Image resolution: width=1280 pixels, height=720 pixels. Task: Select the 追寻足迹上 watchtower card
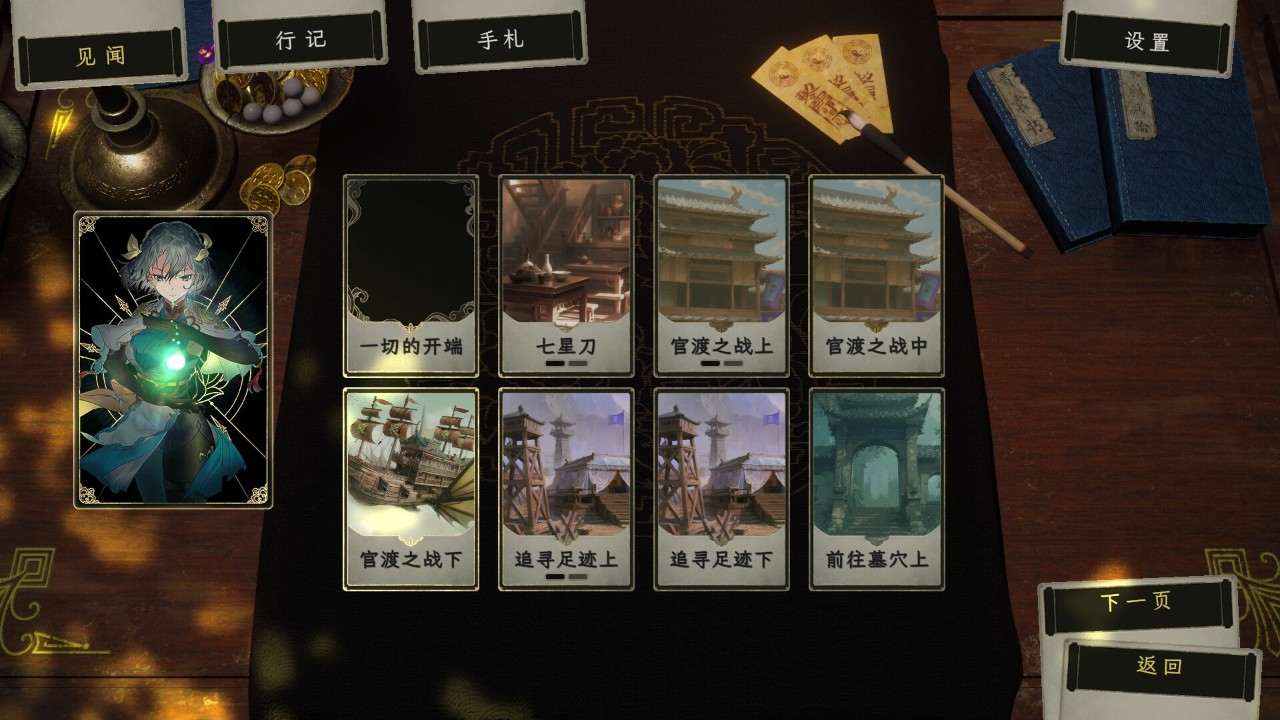(x=565, y=490)
